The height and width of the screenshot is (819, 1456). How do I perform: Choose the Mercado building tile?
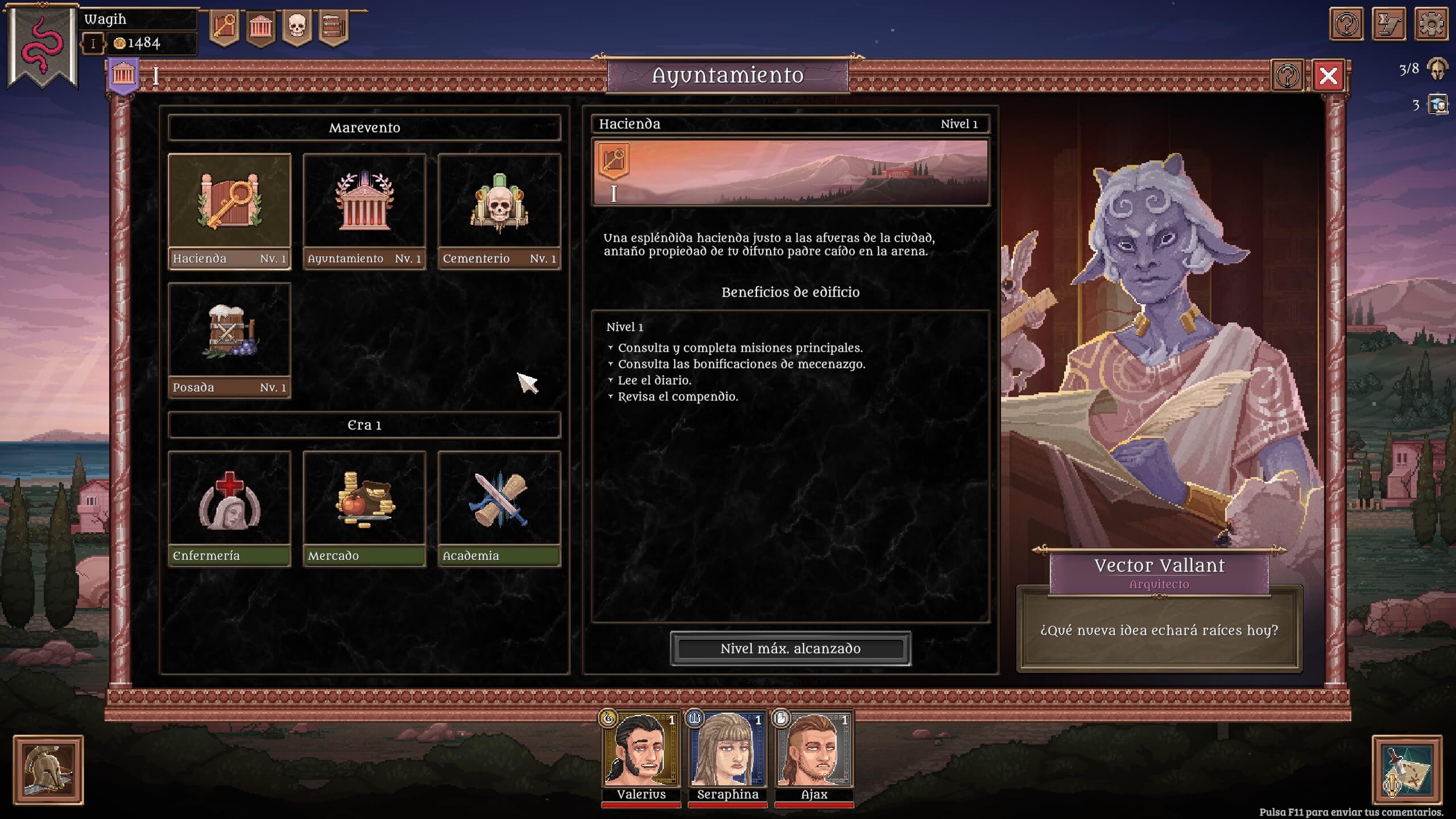(364, 508)
